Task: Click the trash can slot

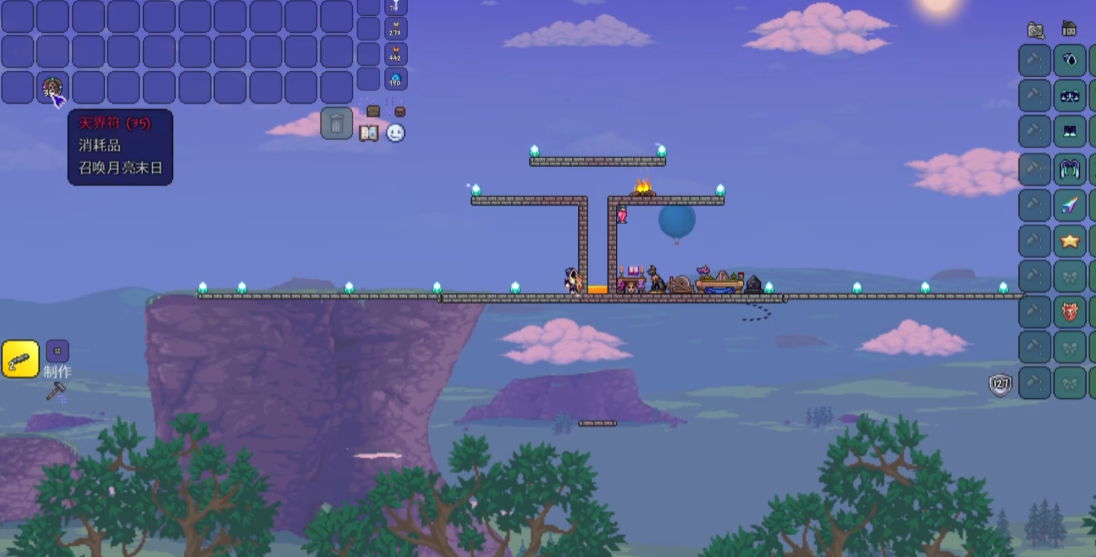Action: point(337,124)
